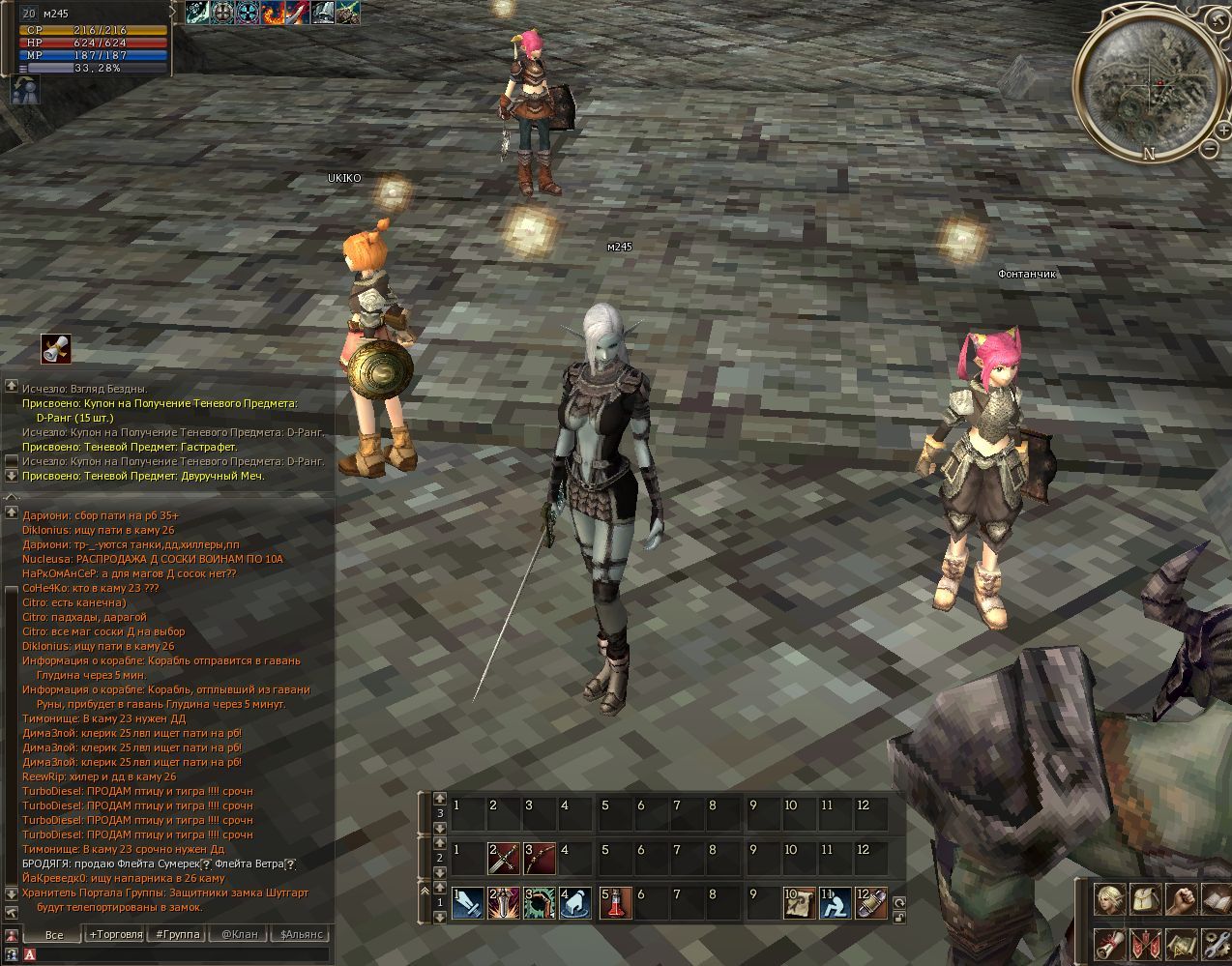Open the wrench and gears system menu
This screenshot has height=966, width=1232.
1215,943
